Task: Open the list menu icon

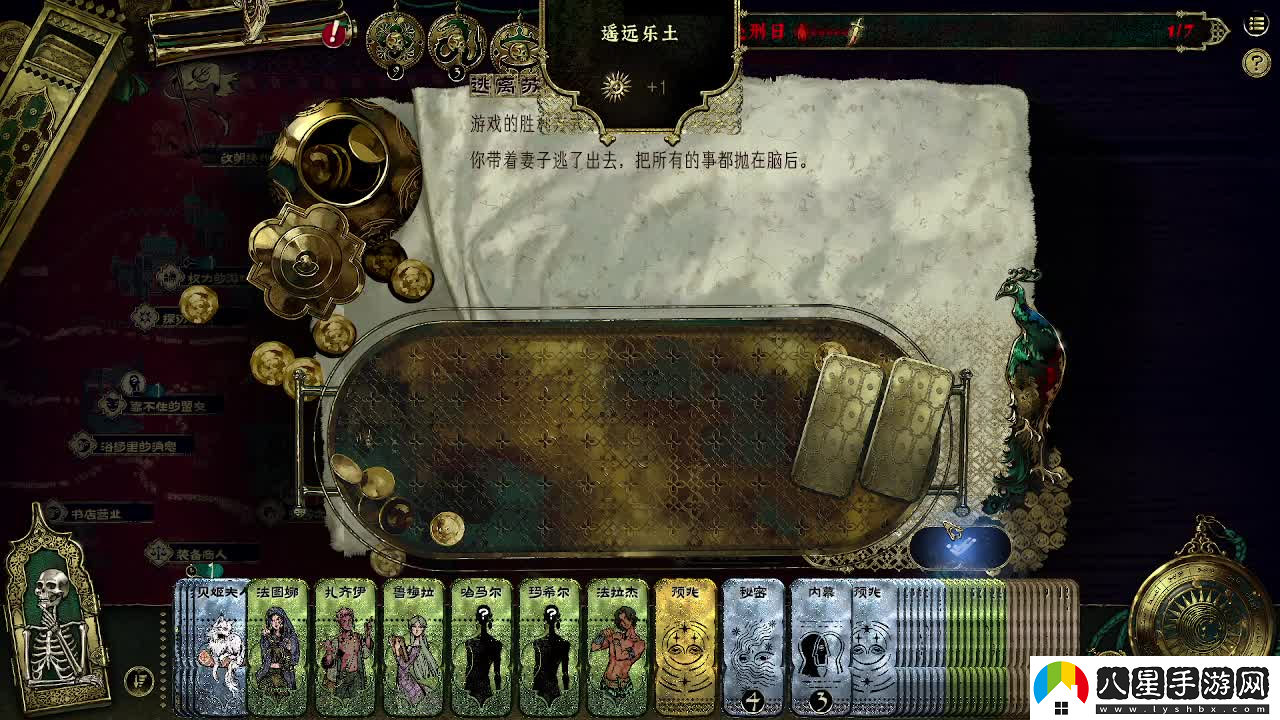Action: pos(1256,25)
